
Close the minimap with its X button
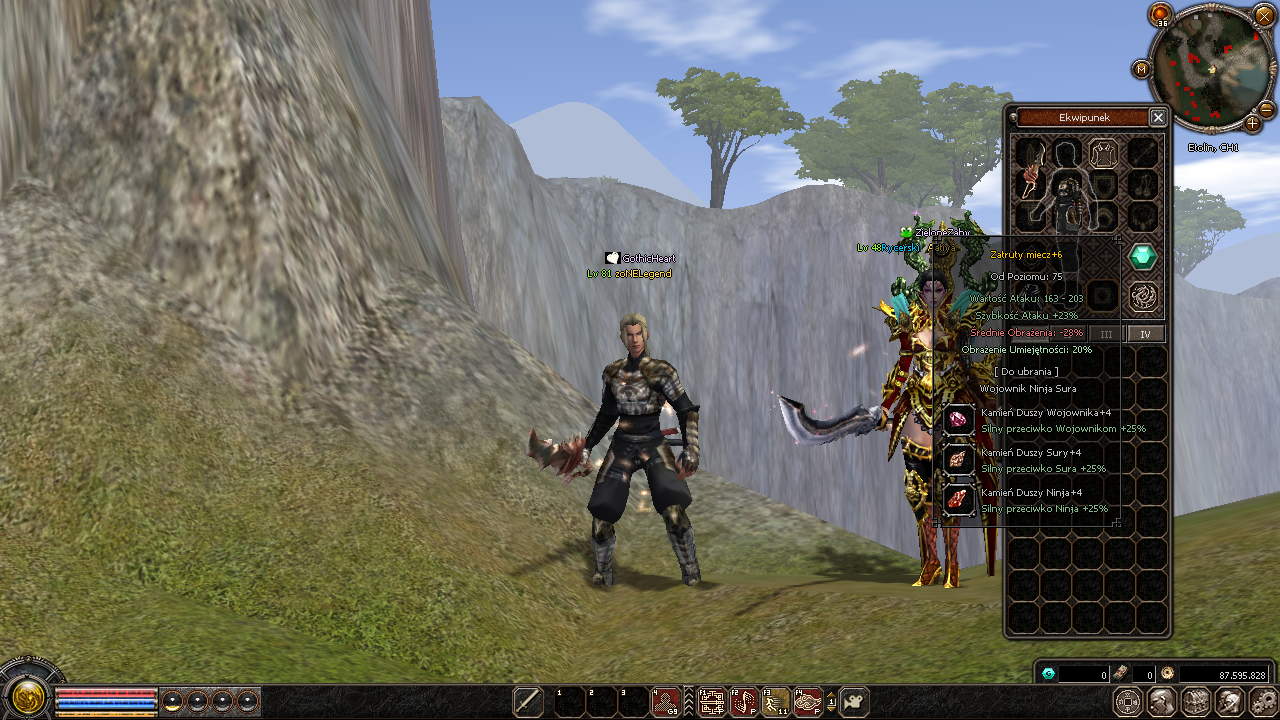(1265, 15)
